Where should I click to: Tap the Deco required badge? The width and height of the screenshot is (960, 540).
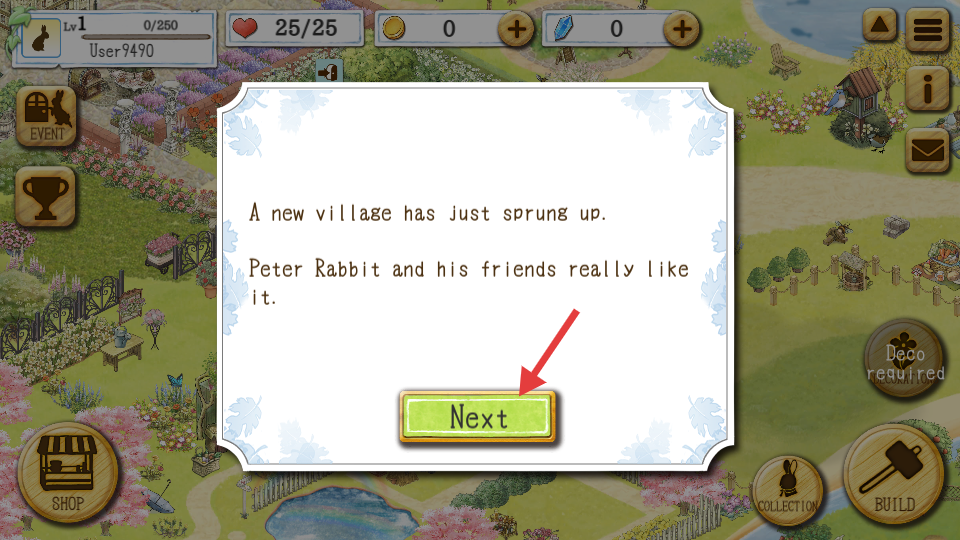(904, 361)
